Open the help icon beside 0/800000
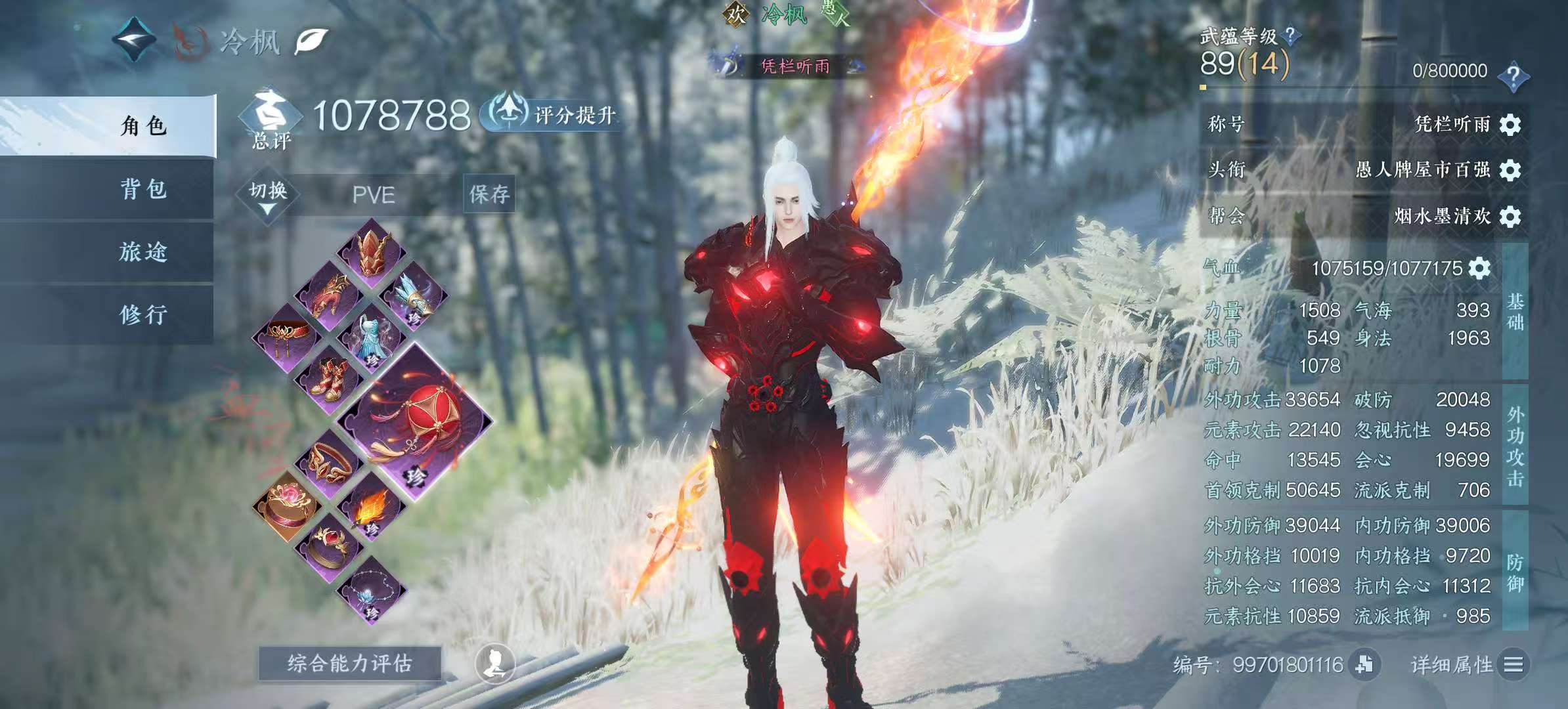The width and height of the screenshot is (1568, 709). click(x=1514, y=75)
